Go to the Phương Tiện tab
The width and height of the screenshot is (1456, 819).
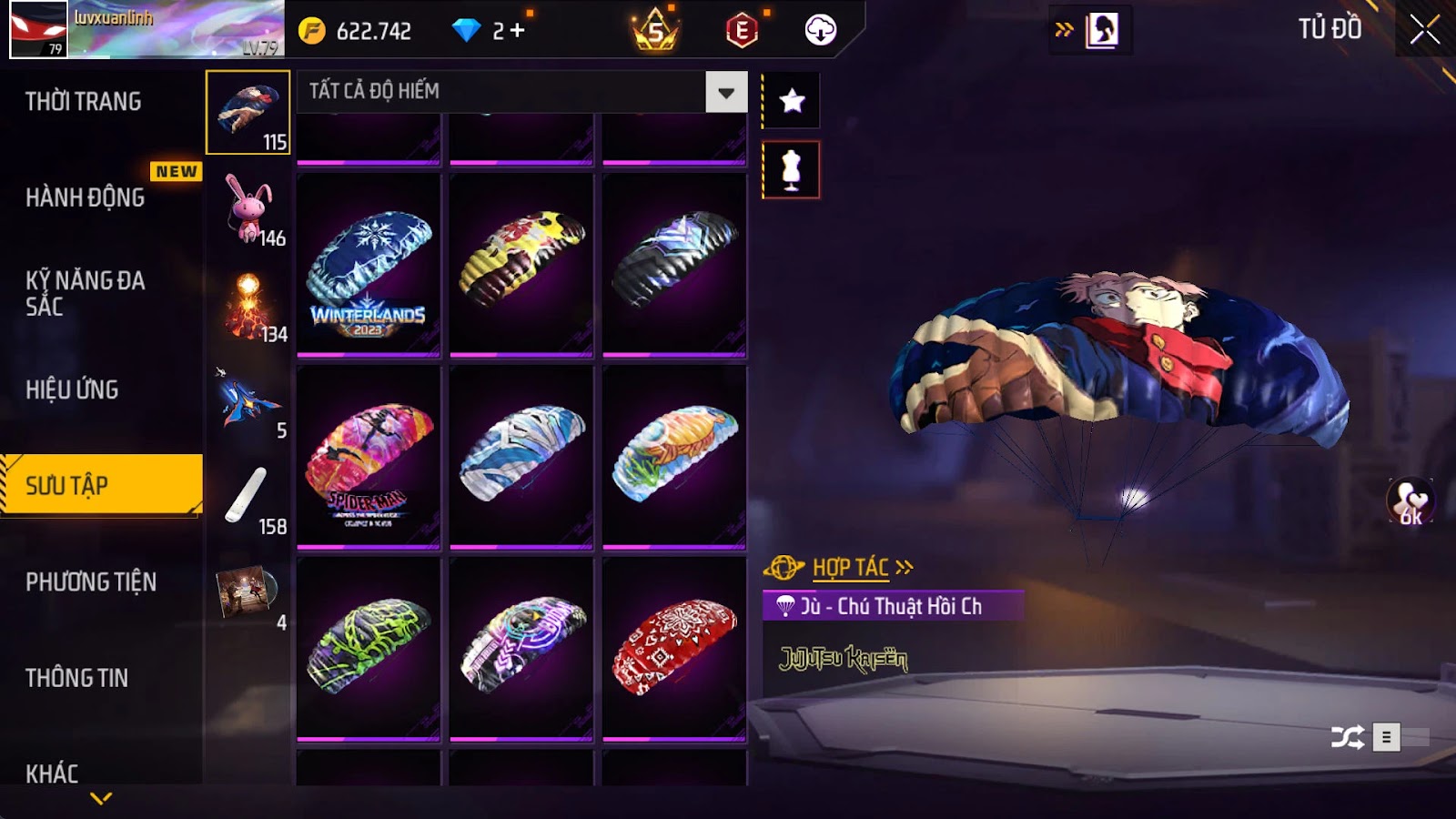pyautogui.click(x=91, y=581)
